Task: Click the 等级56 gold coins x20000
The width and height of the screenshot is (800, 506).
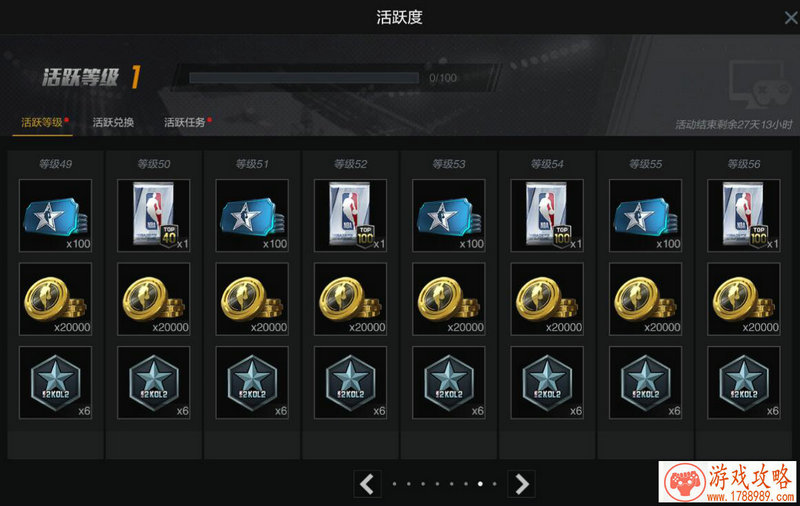Action: point(743,299)
